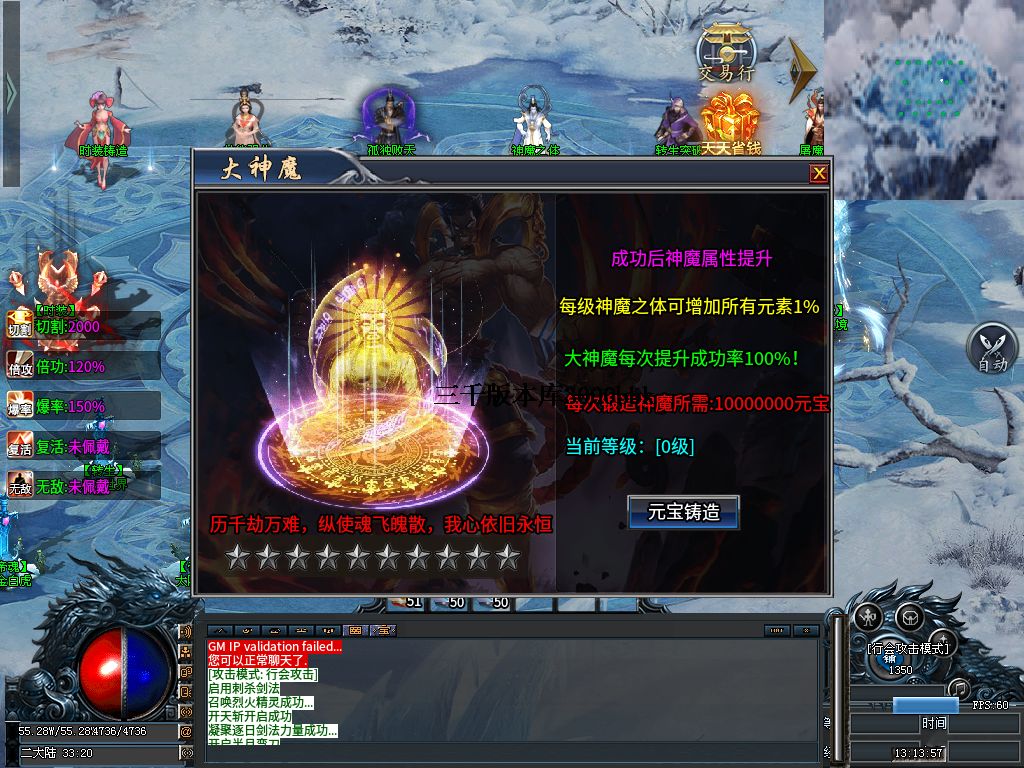Viewport: 1024px width, 768px height.
Task: Toggle the 自动 auto-combat button
Action: (992, 349)
